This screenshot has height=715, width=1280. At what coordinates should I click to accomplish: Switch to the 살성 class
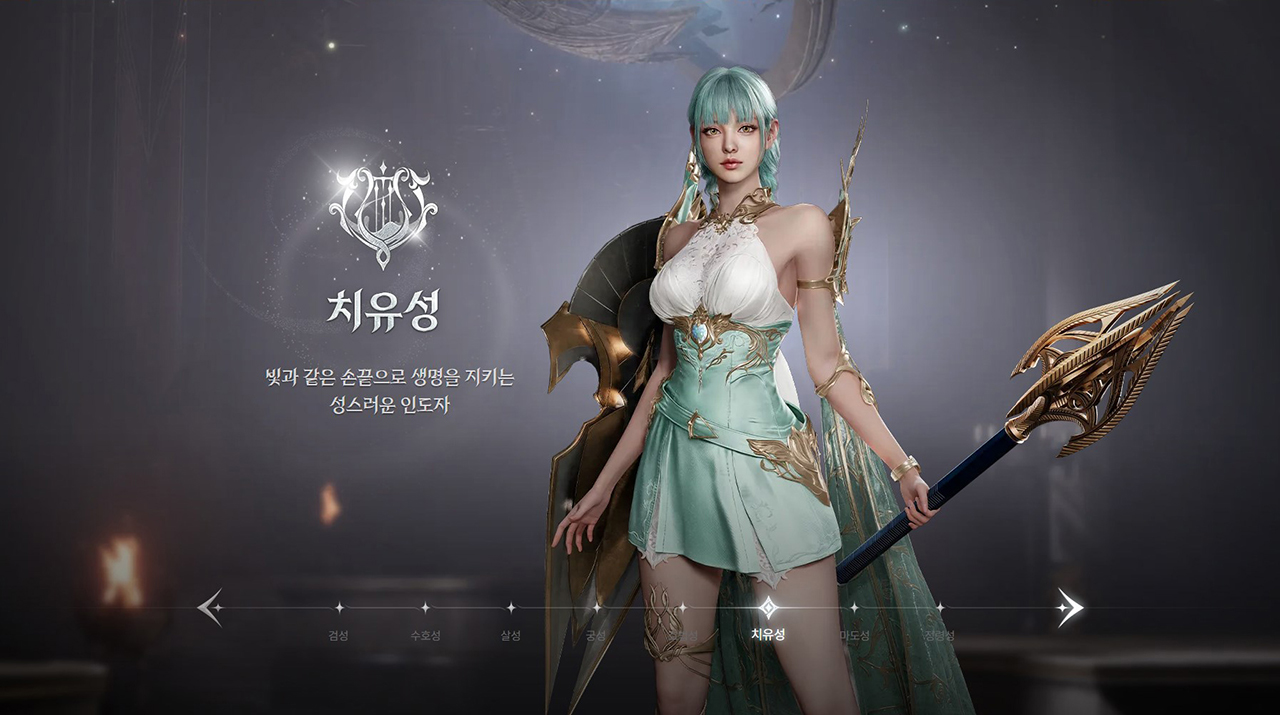(510, 608)
